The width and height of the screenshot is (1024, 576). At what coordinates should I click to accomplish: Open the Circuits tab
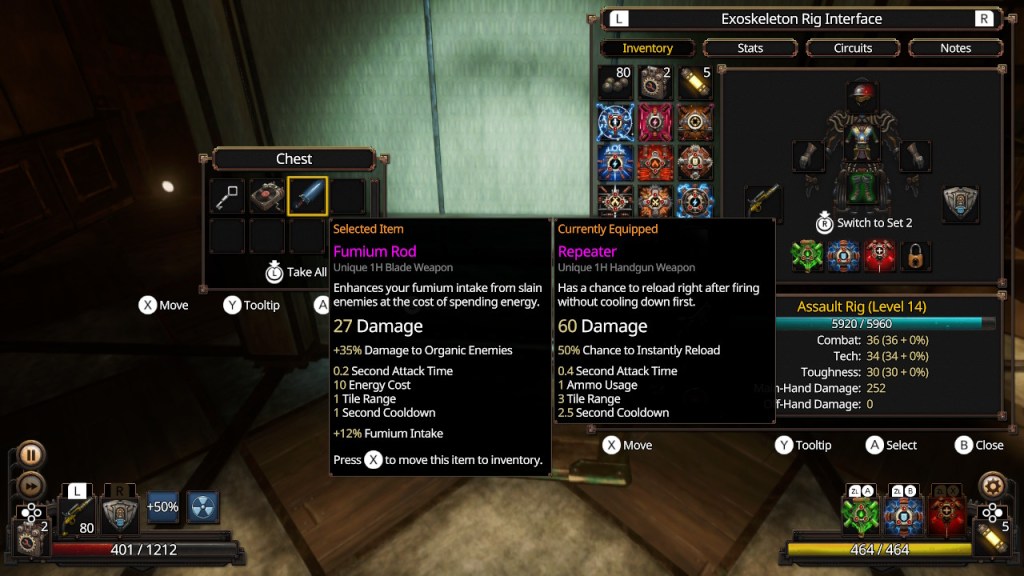[x=853, y=48]
